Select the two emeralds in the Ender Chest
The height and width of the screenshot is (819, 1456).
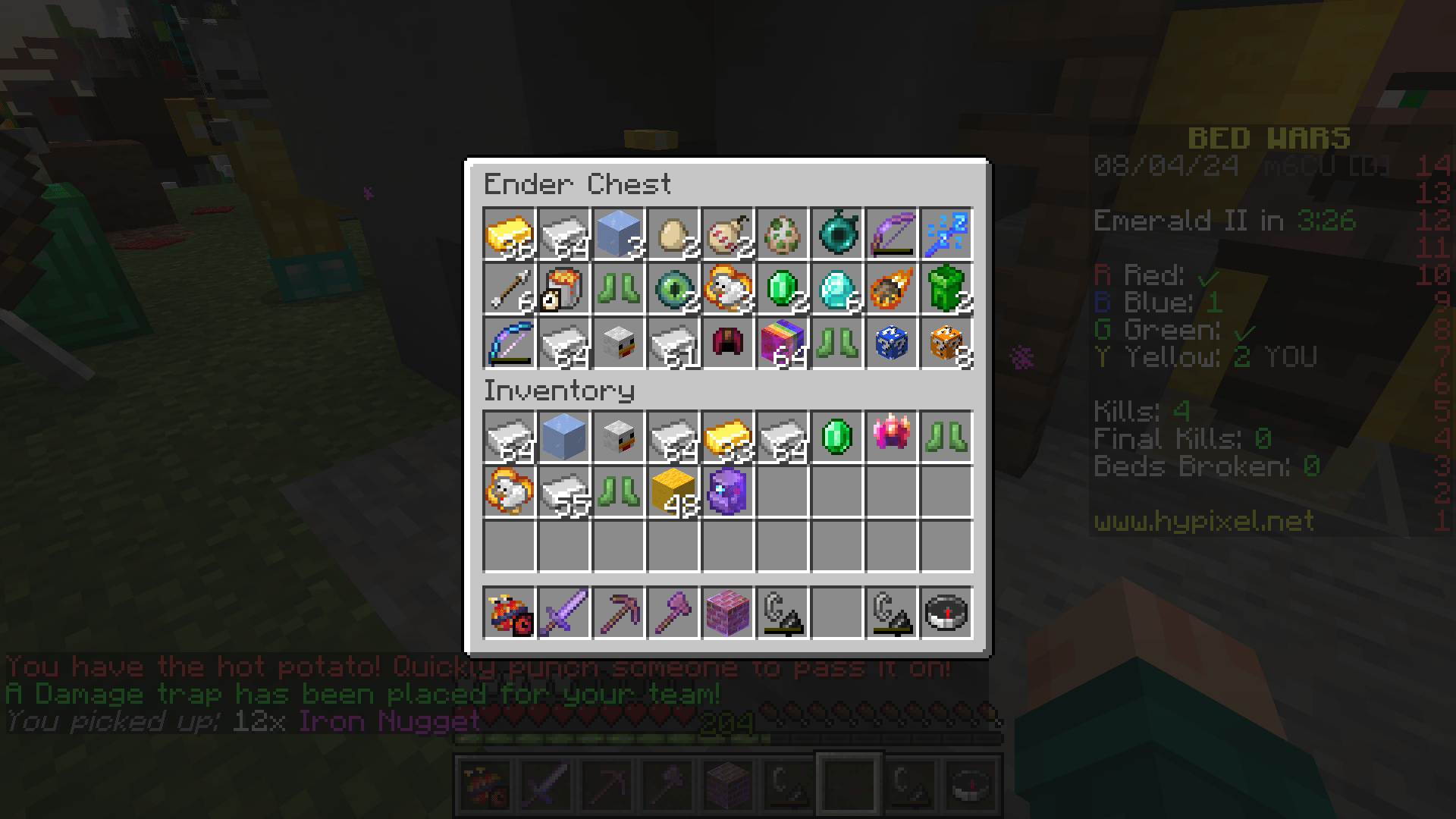point(783,289)
